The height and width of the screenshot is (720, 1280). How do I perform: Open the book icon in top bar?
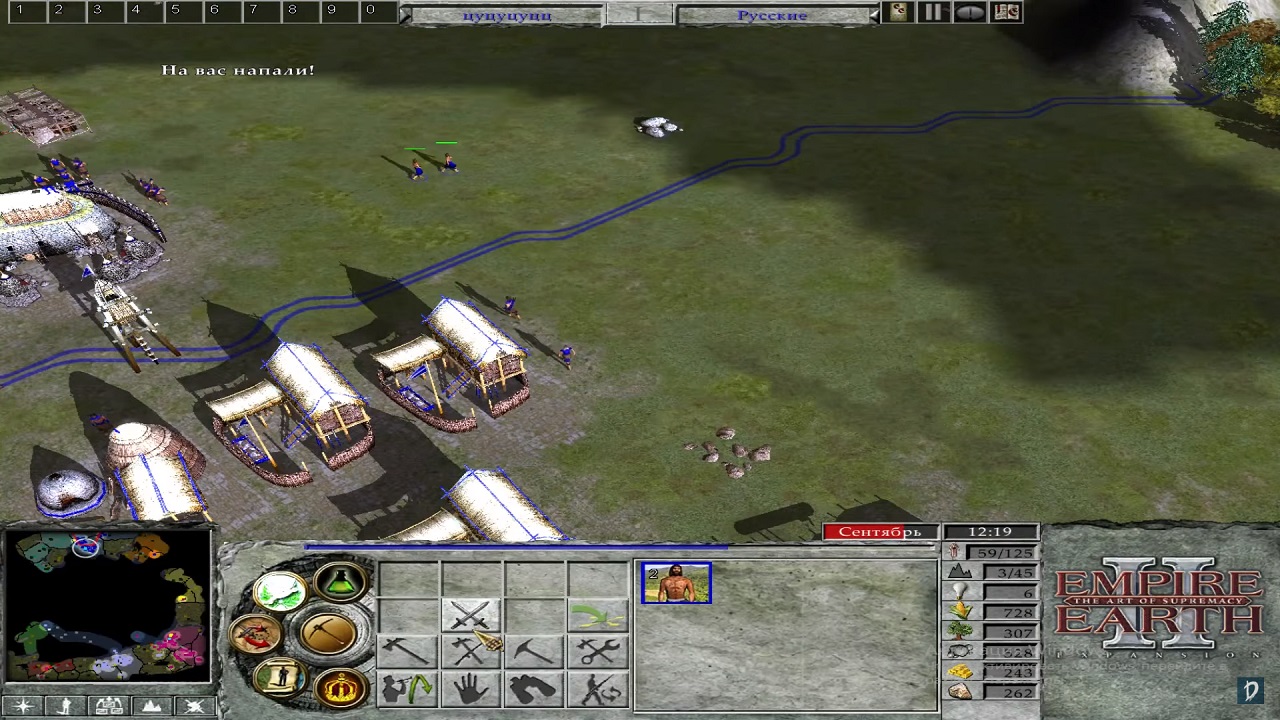coord(1007,12)
